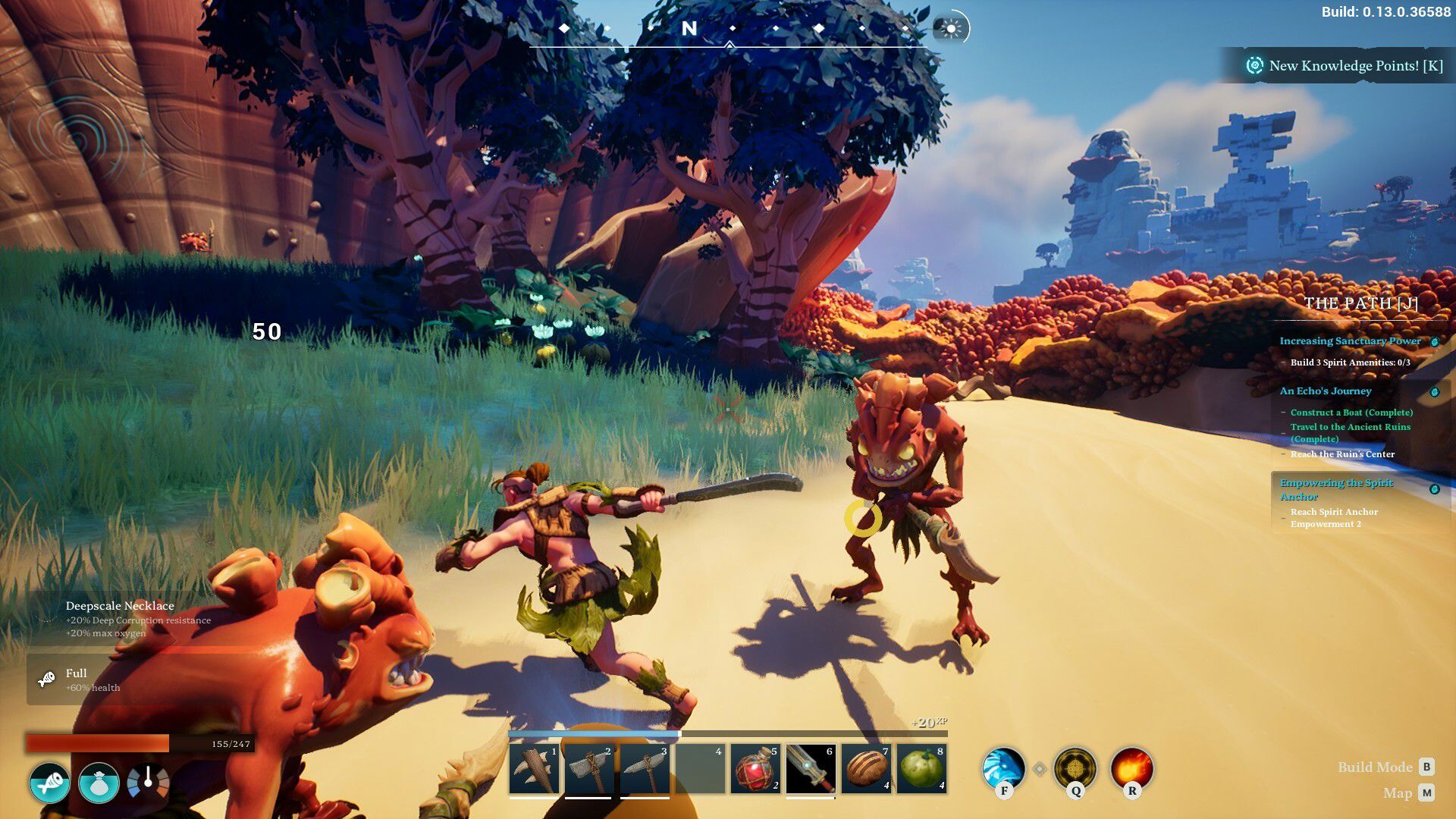The height and width of the screenshot is (819, 1456).
Task: Choose the stone pickaxe in hotbar slot 3
Action: [x=645, y=769]
